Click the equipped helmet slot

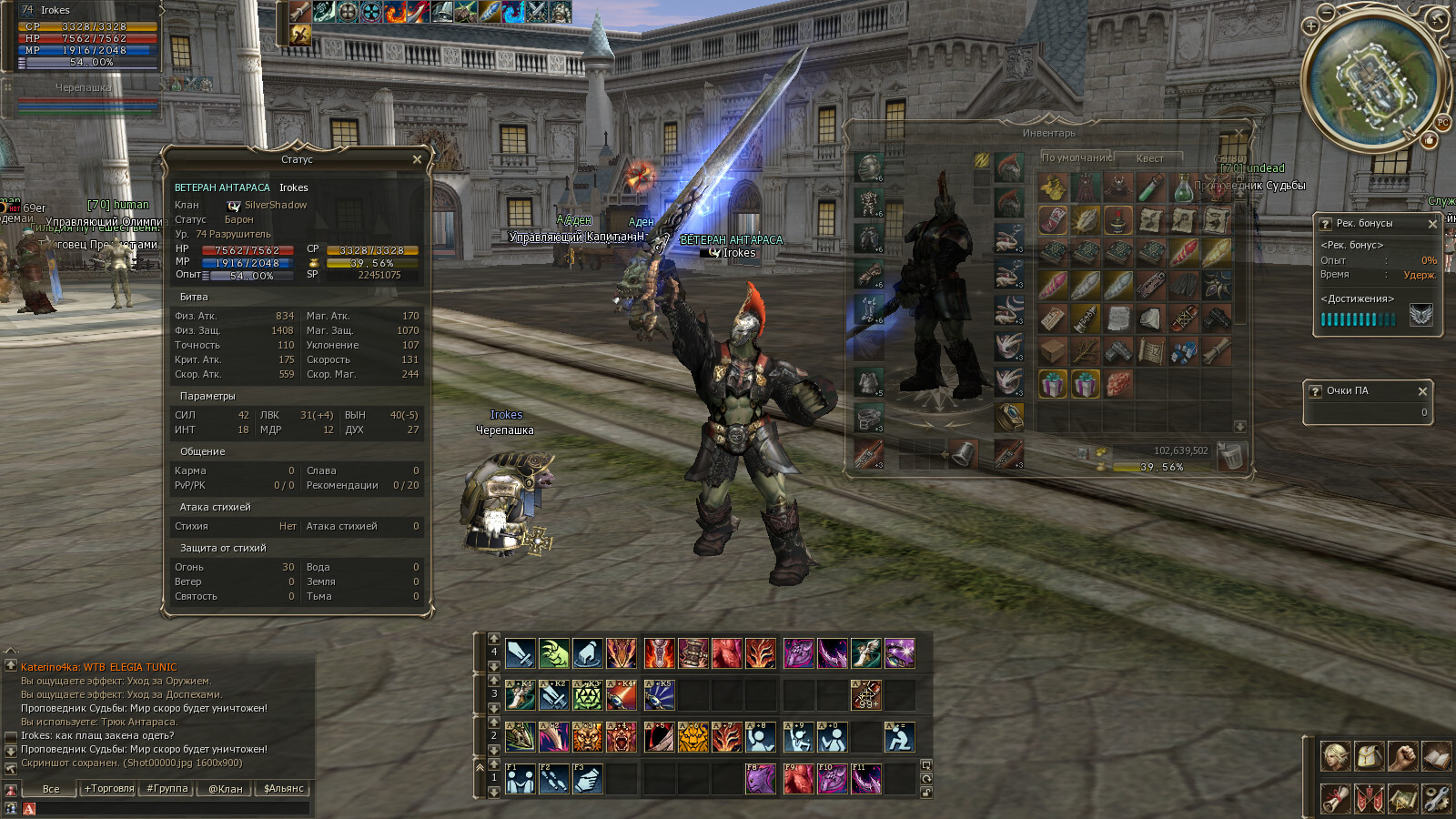pos(869,167)
